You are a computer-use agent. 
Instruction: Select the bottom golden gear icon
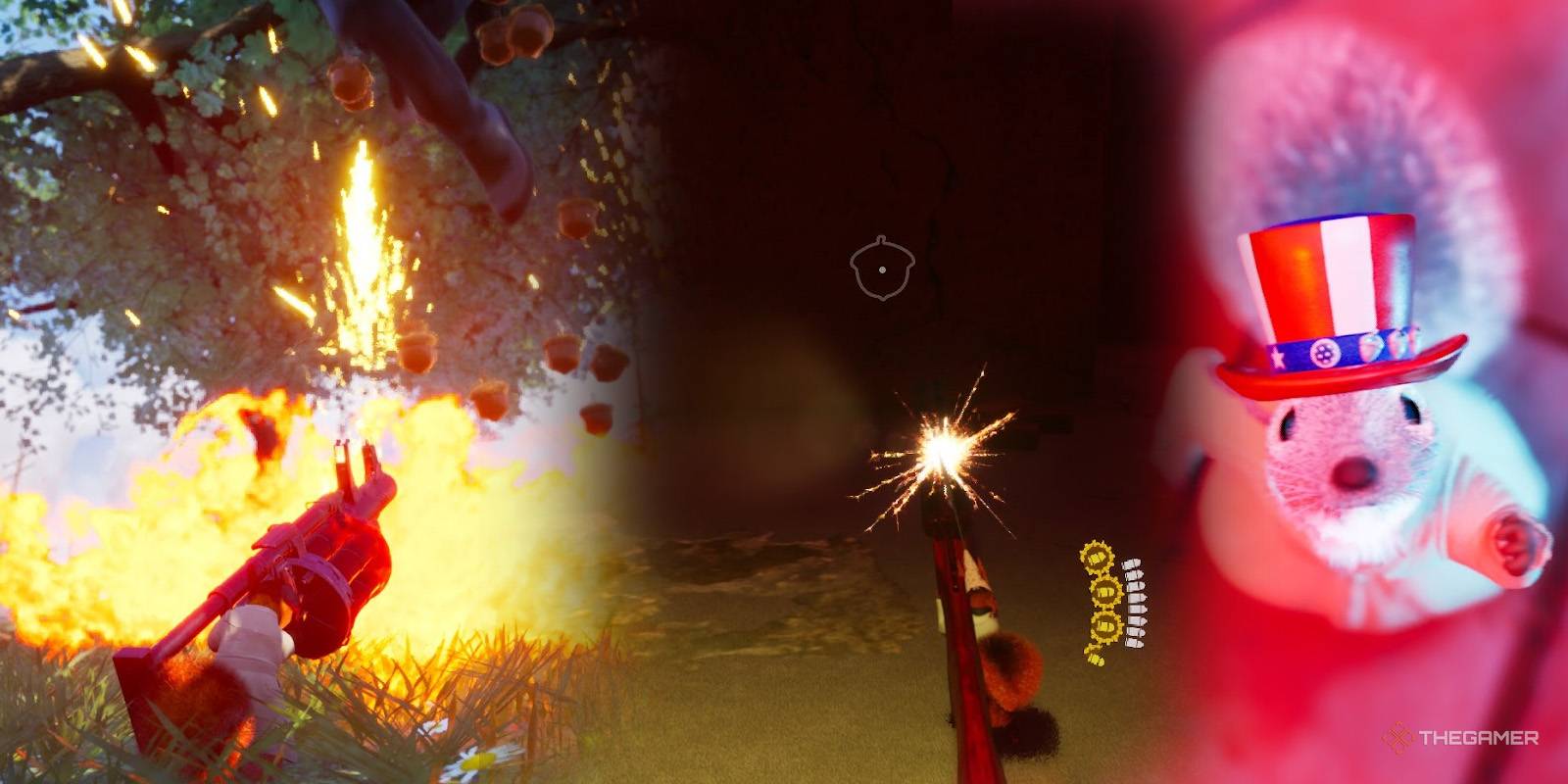(1105, 624)
